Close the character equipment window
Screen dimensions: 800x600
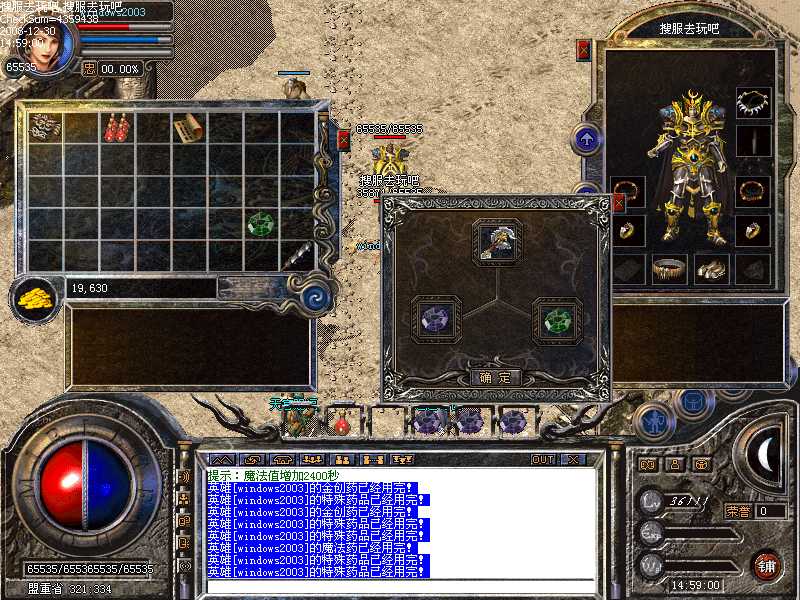point(584,49)
